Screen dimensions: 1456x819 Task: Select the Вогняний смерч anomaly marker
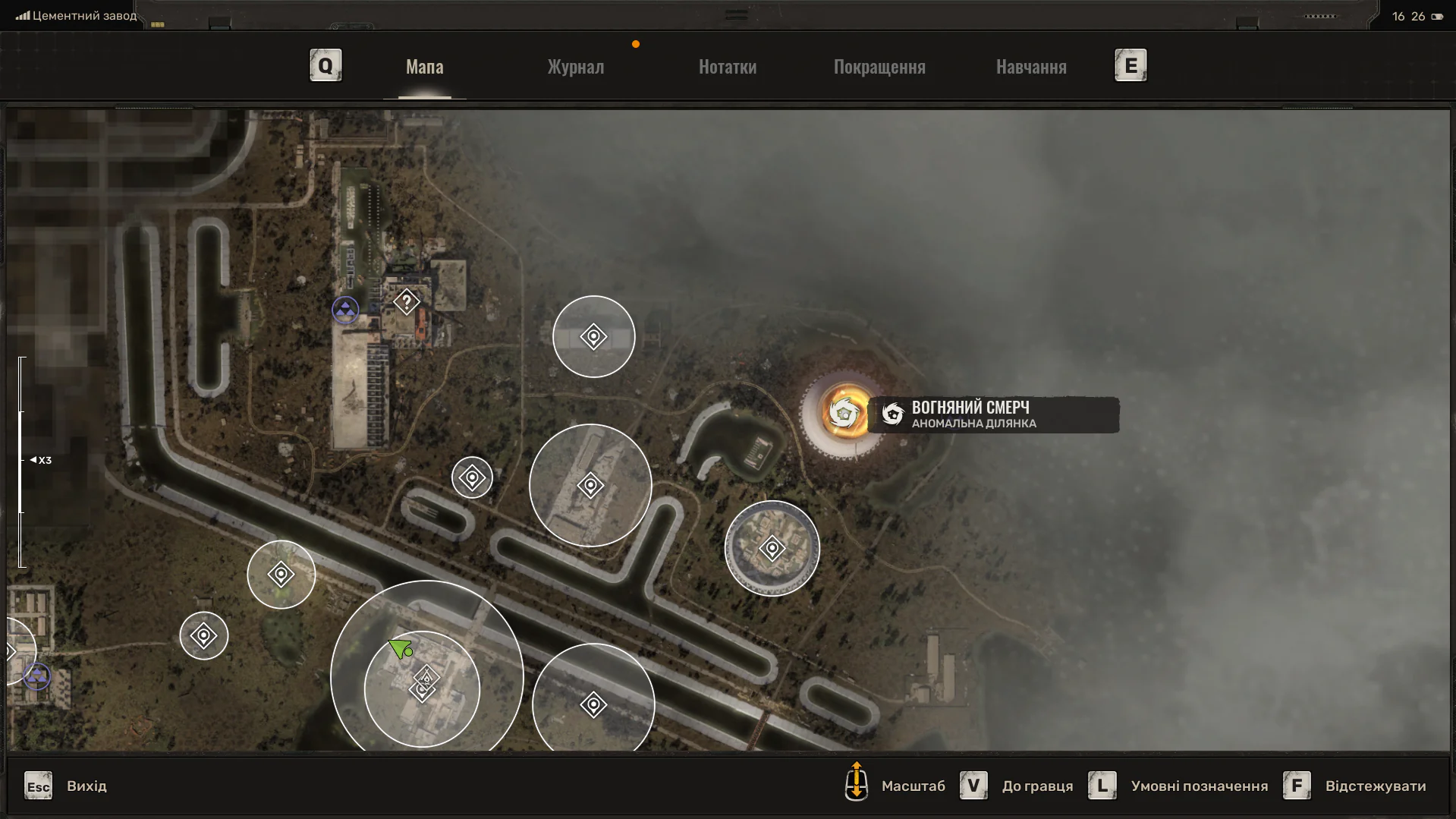click(844, 414)
